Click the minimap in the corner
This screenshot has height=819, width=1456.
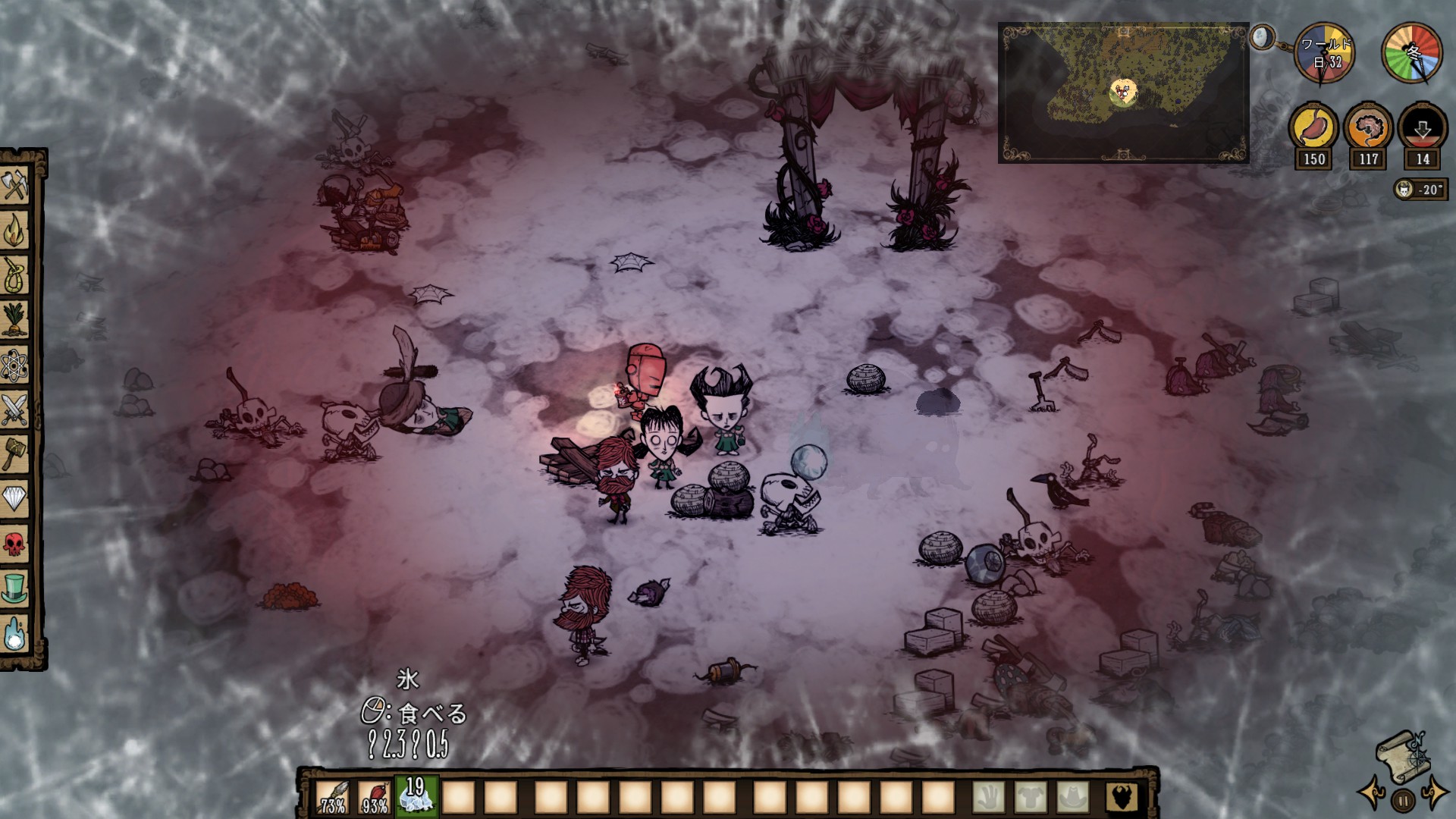(x=1123, y=93)
